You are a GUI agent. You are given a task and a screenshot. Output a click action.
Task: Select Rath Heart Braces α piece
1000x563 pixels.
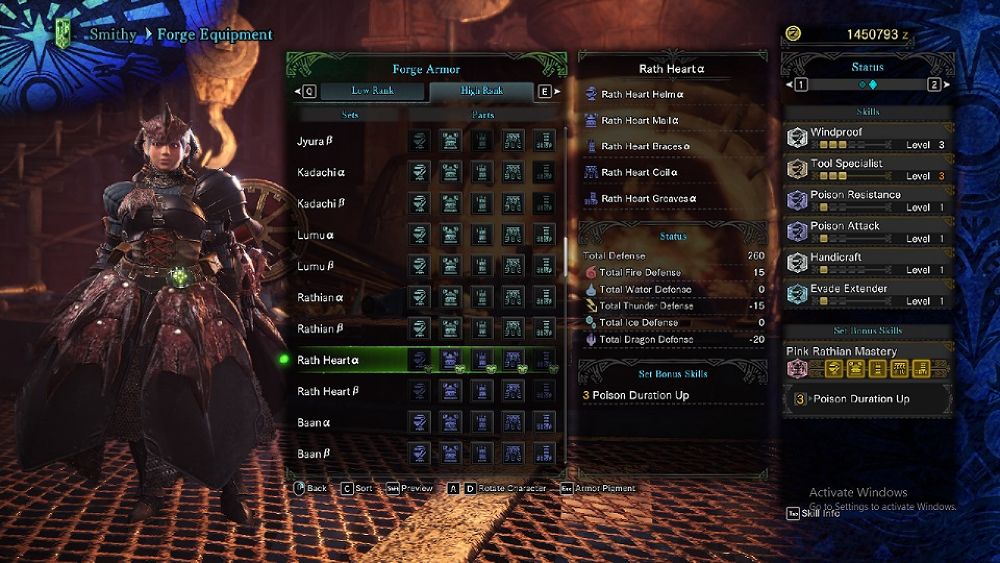click(x=643, y=146)
